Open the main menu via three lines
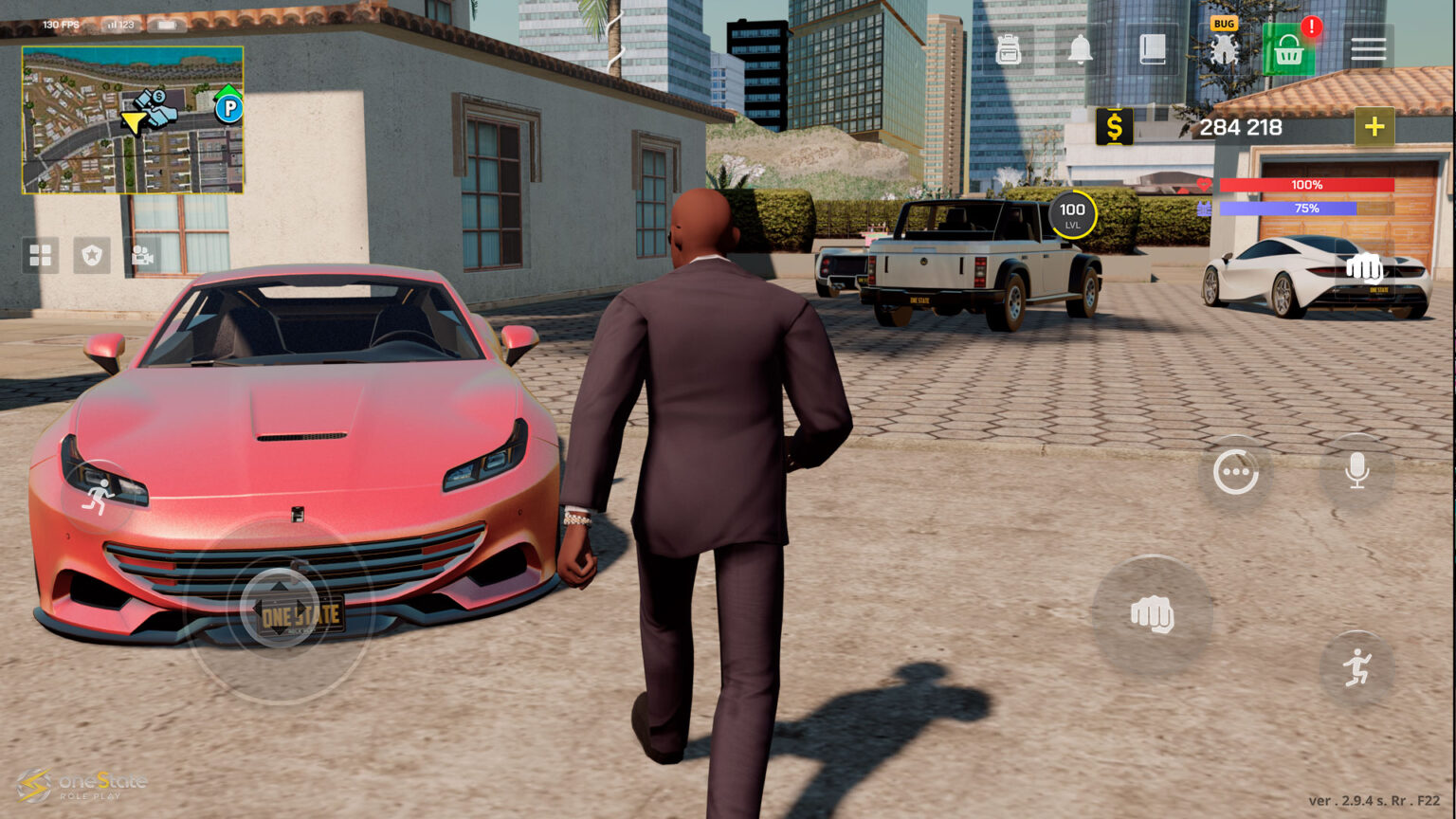The image size is (1456, 819). (1368, 49)
